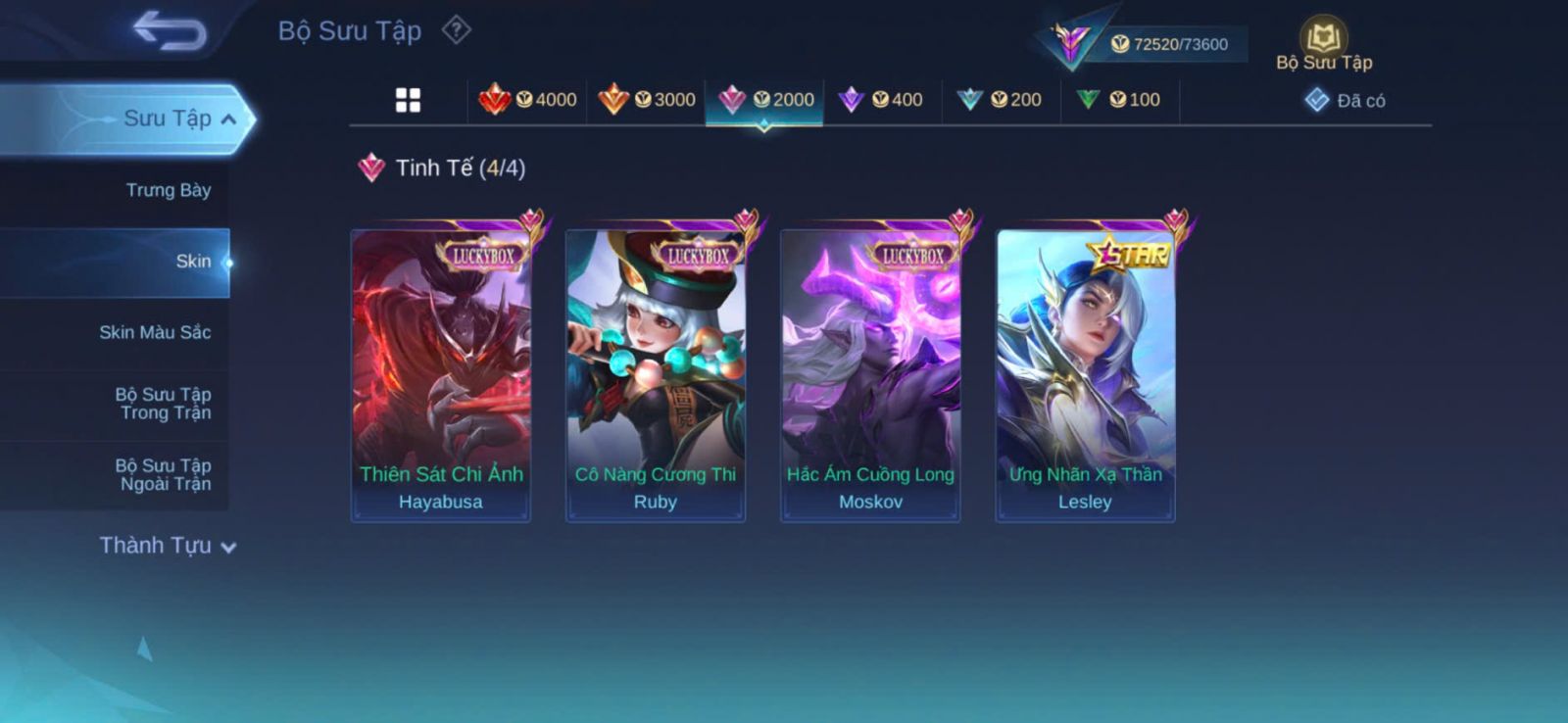Switch to the 200 points tier tab
This screenshot has width=1568, height=723.
click(x=1001, y=100)
